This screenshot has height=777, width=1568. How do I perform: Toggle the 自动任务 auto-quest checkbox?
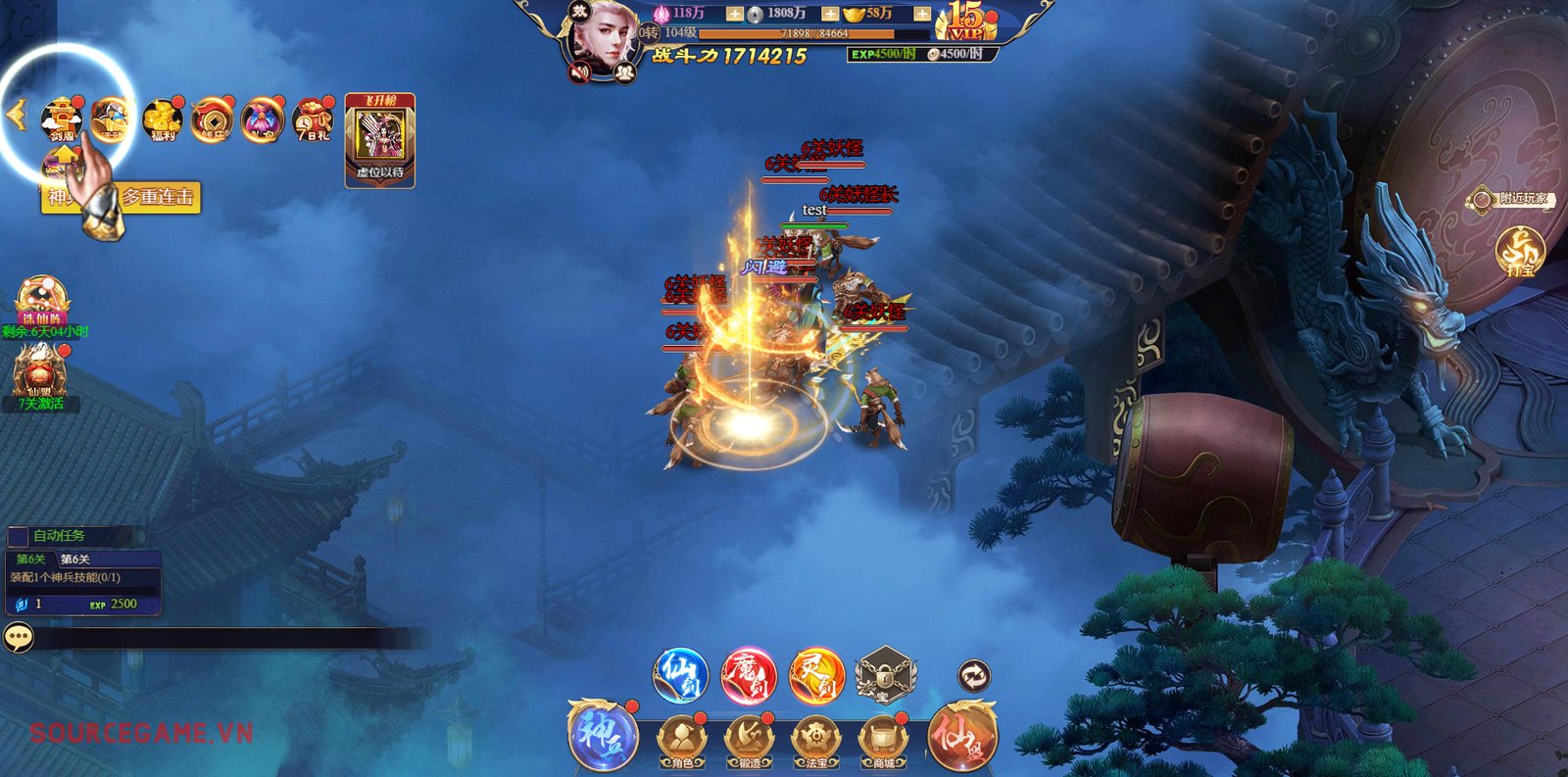pyautogui.click(x=18, y=536)
